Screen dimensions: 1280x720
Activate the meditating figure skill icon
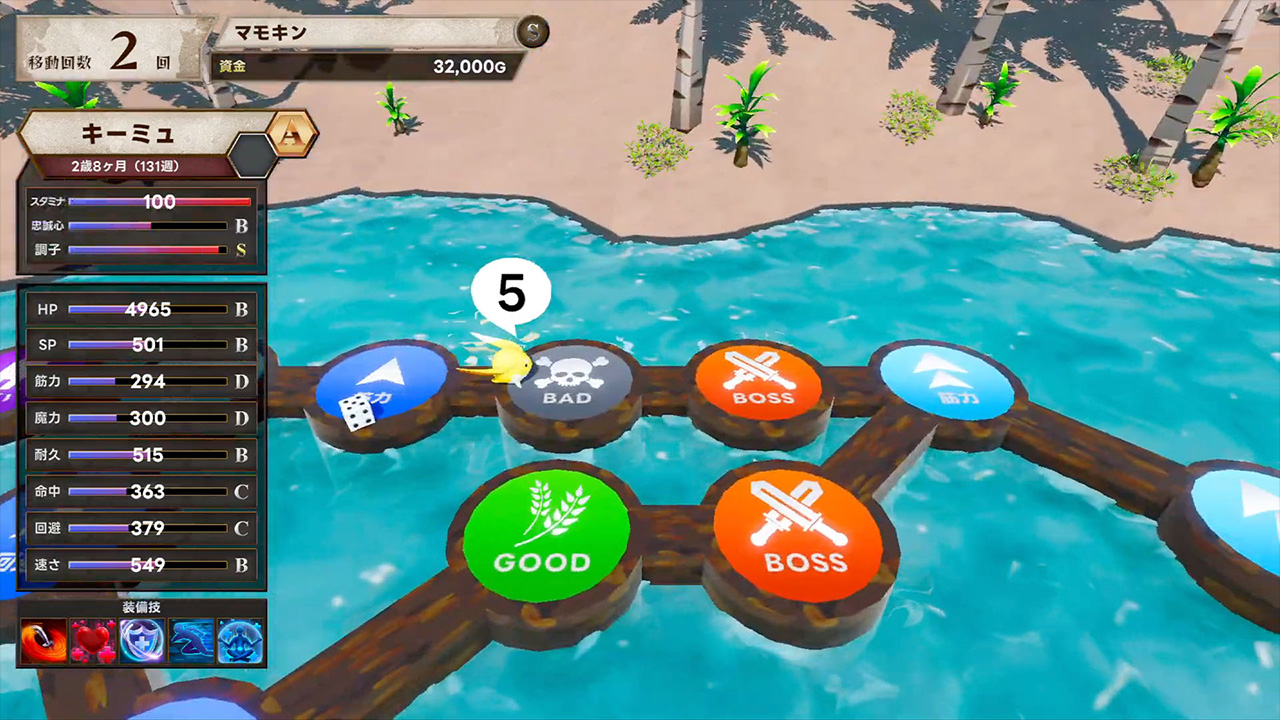pos(240,641)
